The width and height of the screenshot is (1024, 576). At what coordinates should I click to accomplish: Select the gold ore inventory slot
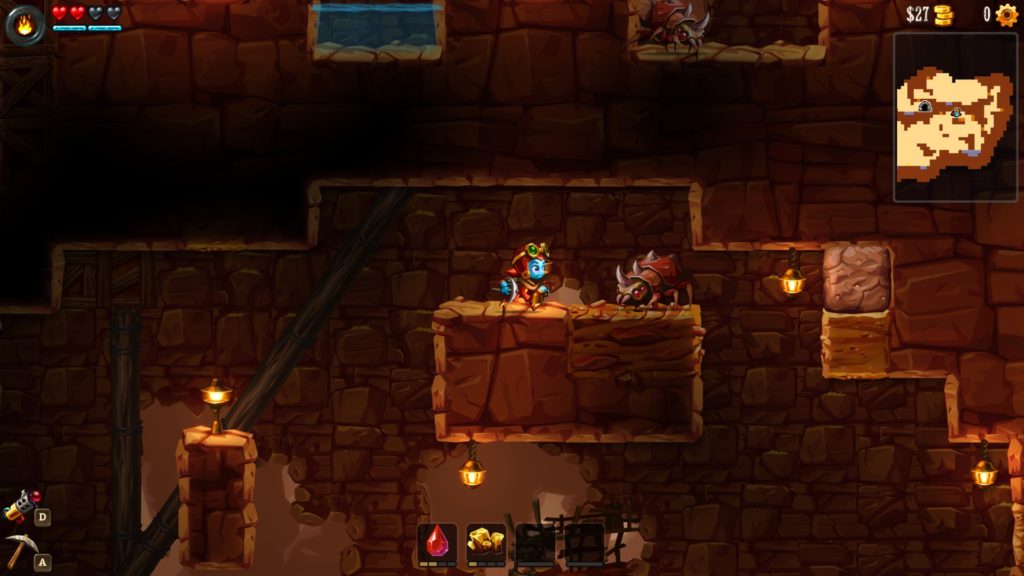pyautogui.click(x=486, y=543)
